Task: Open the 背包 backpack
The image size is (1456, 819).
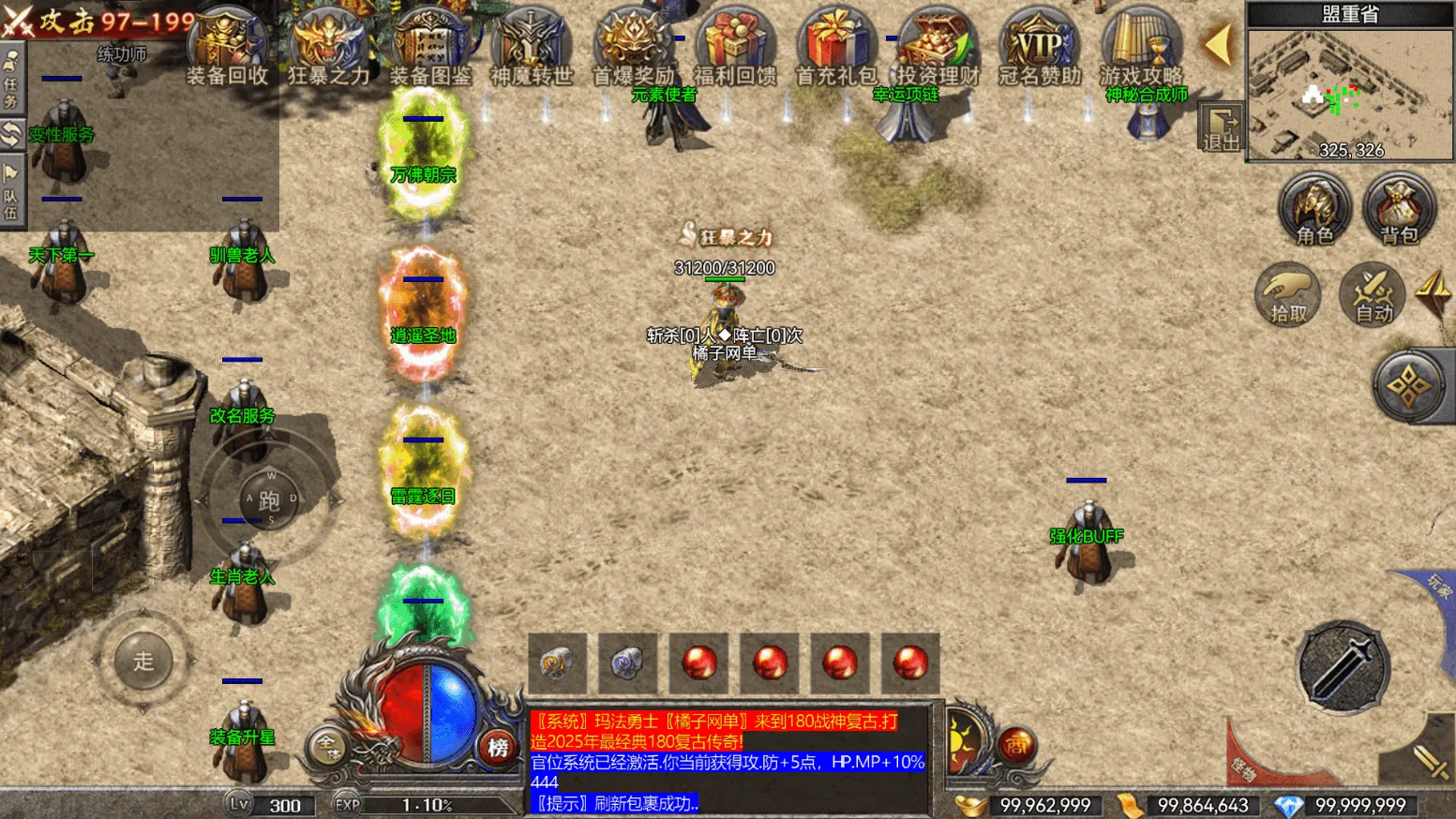Action: pos(1399,208)
